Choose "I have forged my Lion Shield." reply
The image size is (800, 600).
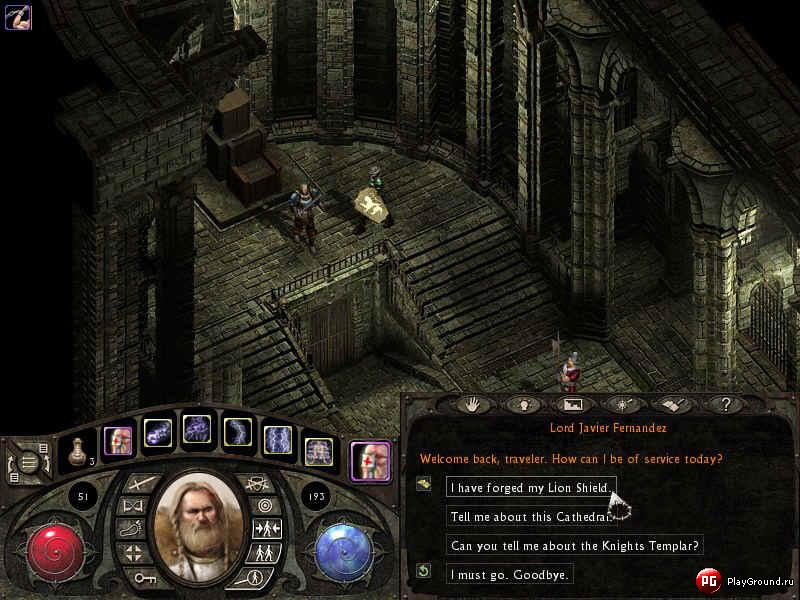click(x=530, y=488)
